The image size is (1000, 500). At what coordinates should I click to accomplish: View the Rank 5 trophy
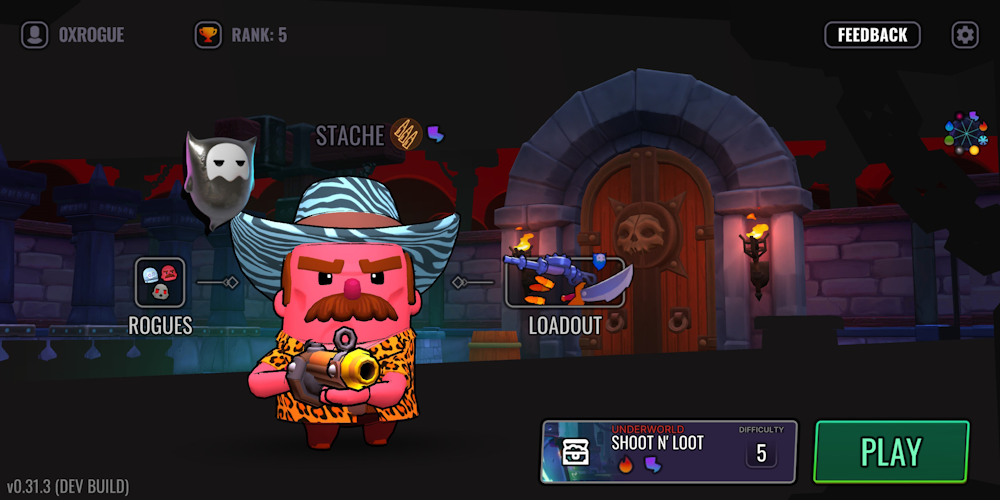coord(208,35)
